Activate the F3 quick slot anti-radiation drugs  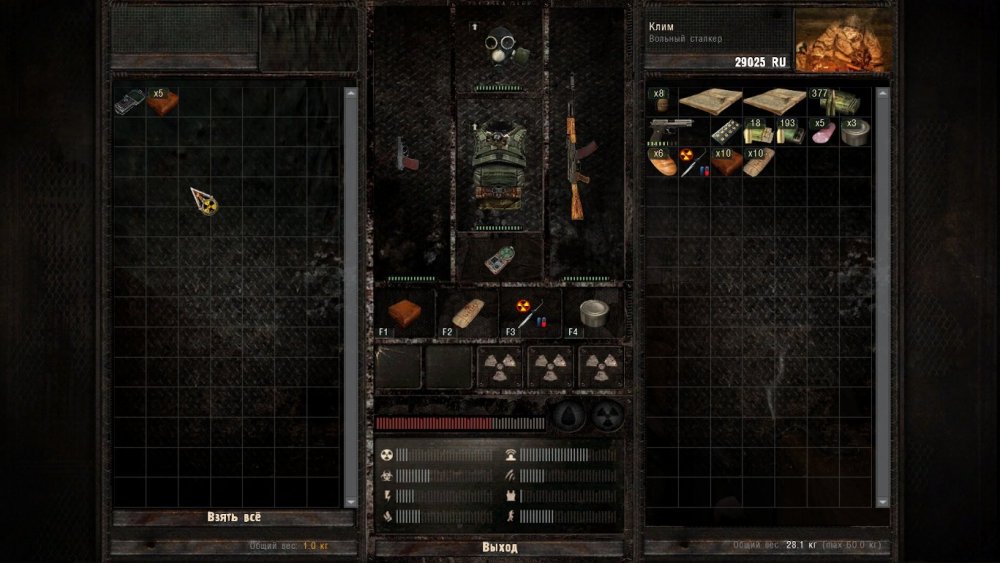530,313
